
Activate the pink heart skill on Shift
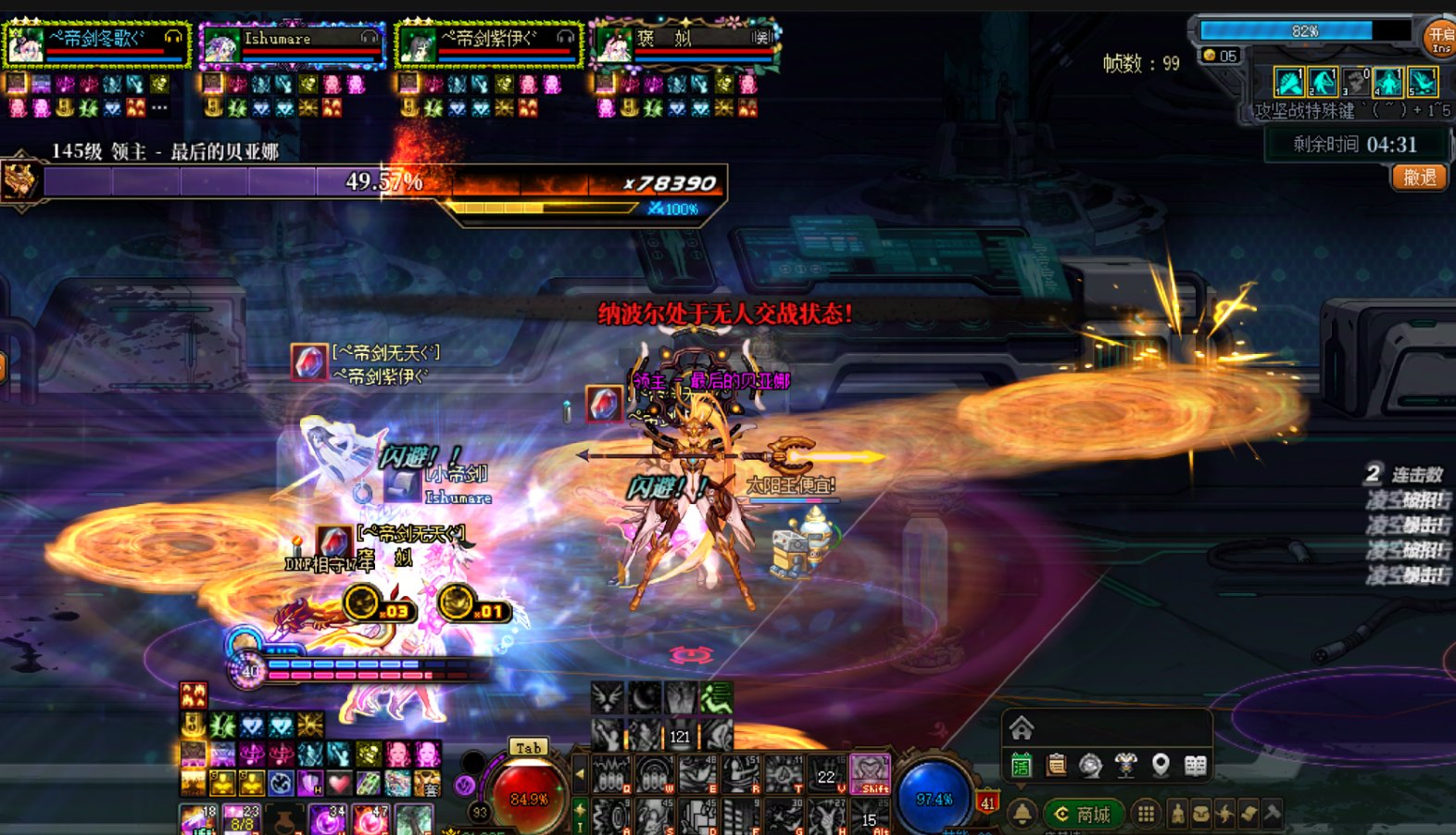[870, 773]
